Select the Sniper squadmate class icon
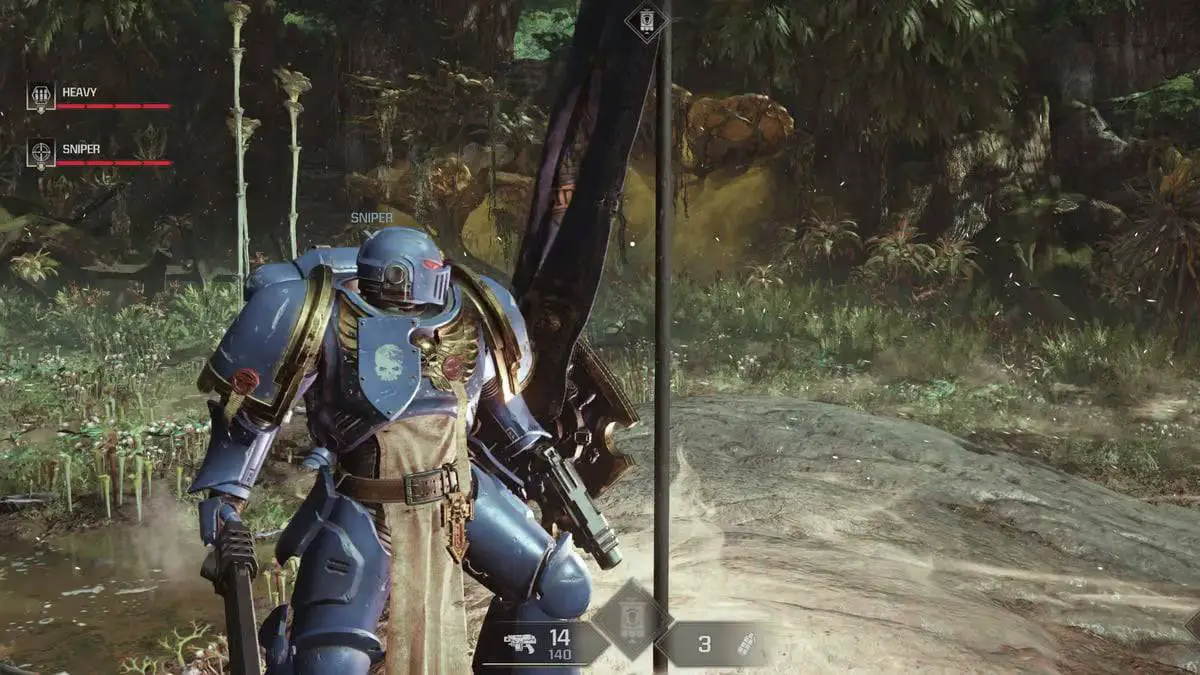The height and width of the screenshot is (675, 1200). click(41, 153)
